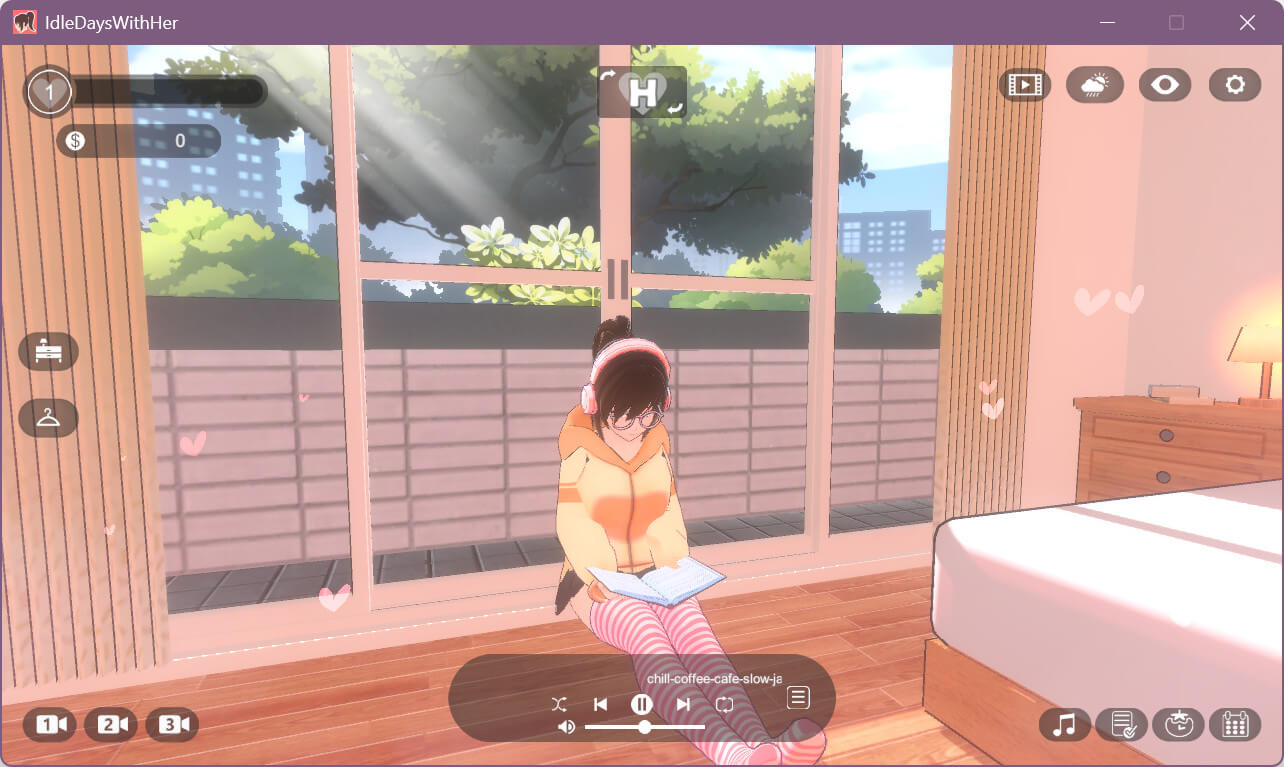Image resolution: width=1284 pixels, height=767 pixels.
Task: Click the music volume slider
Action: (x=645, y=727)
